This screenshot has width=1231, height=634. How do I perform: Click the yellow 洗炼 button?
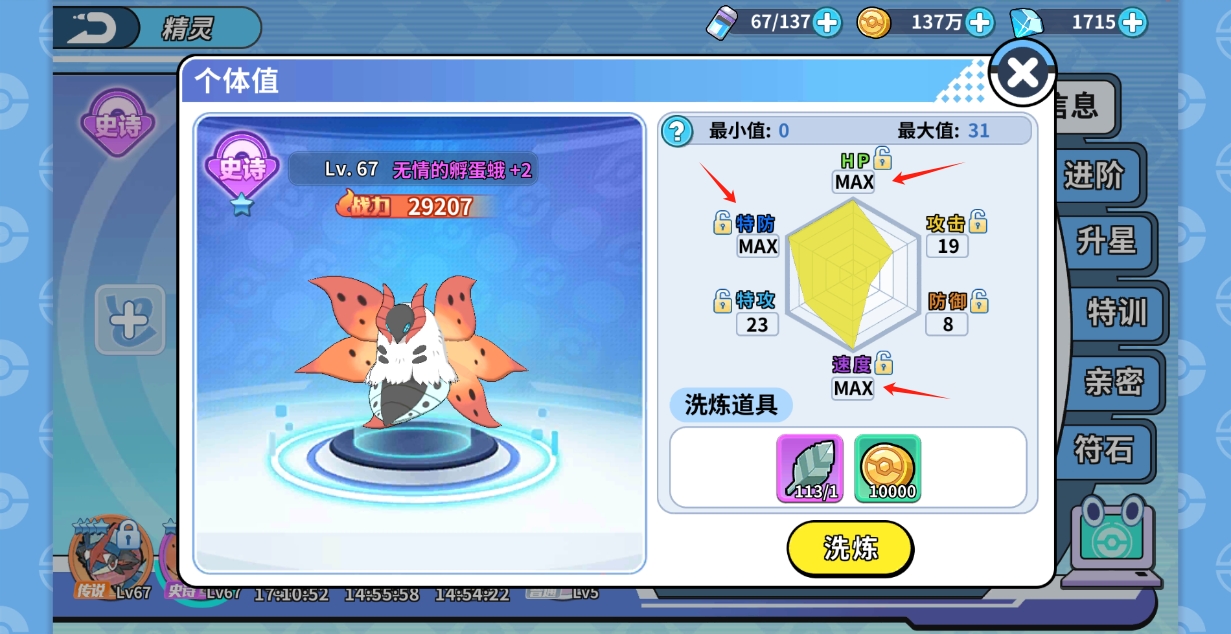(x=850, y=548)
